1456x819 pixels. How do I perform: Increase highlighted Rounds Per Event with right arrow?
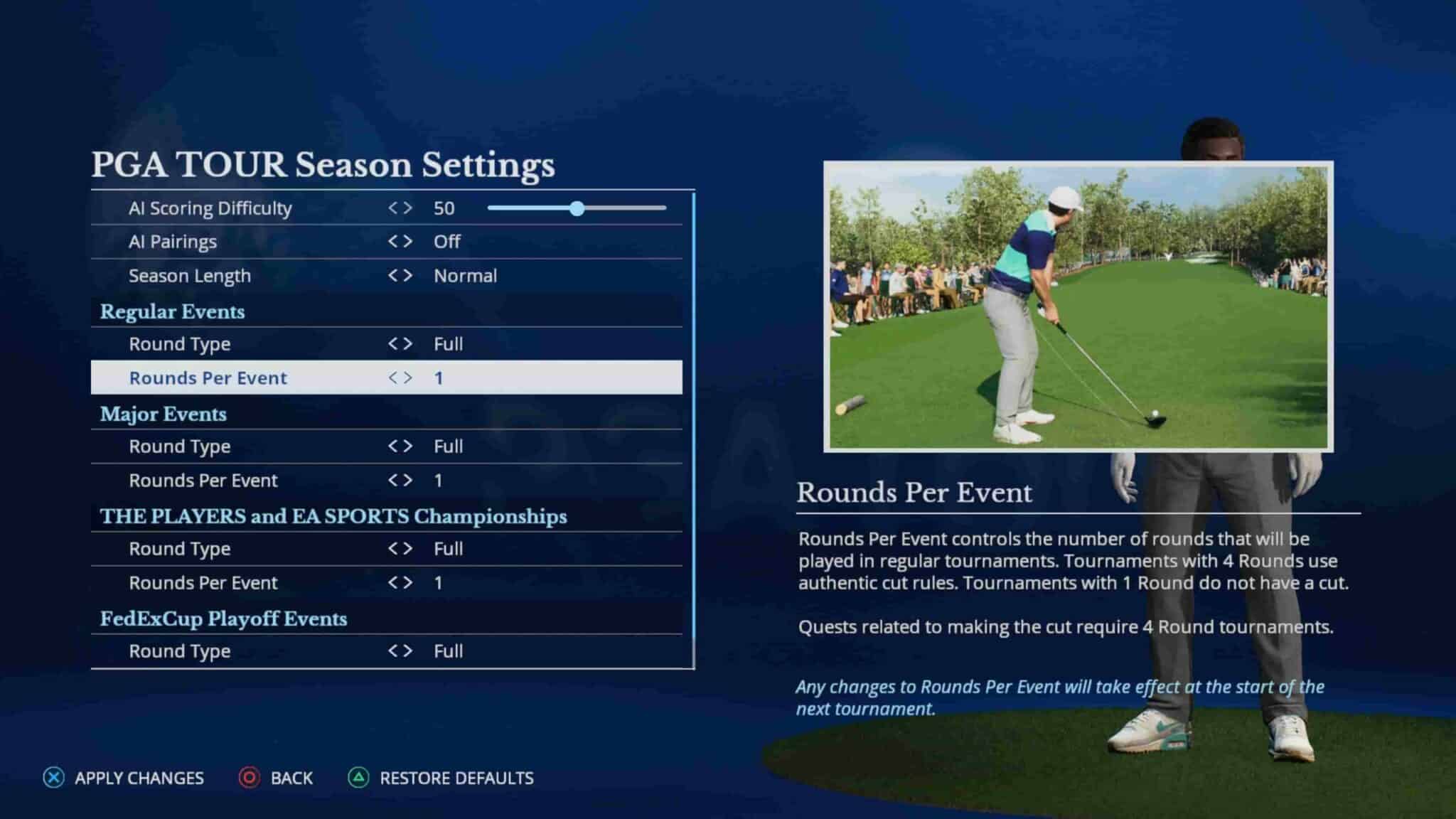point(408,378)
